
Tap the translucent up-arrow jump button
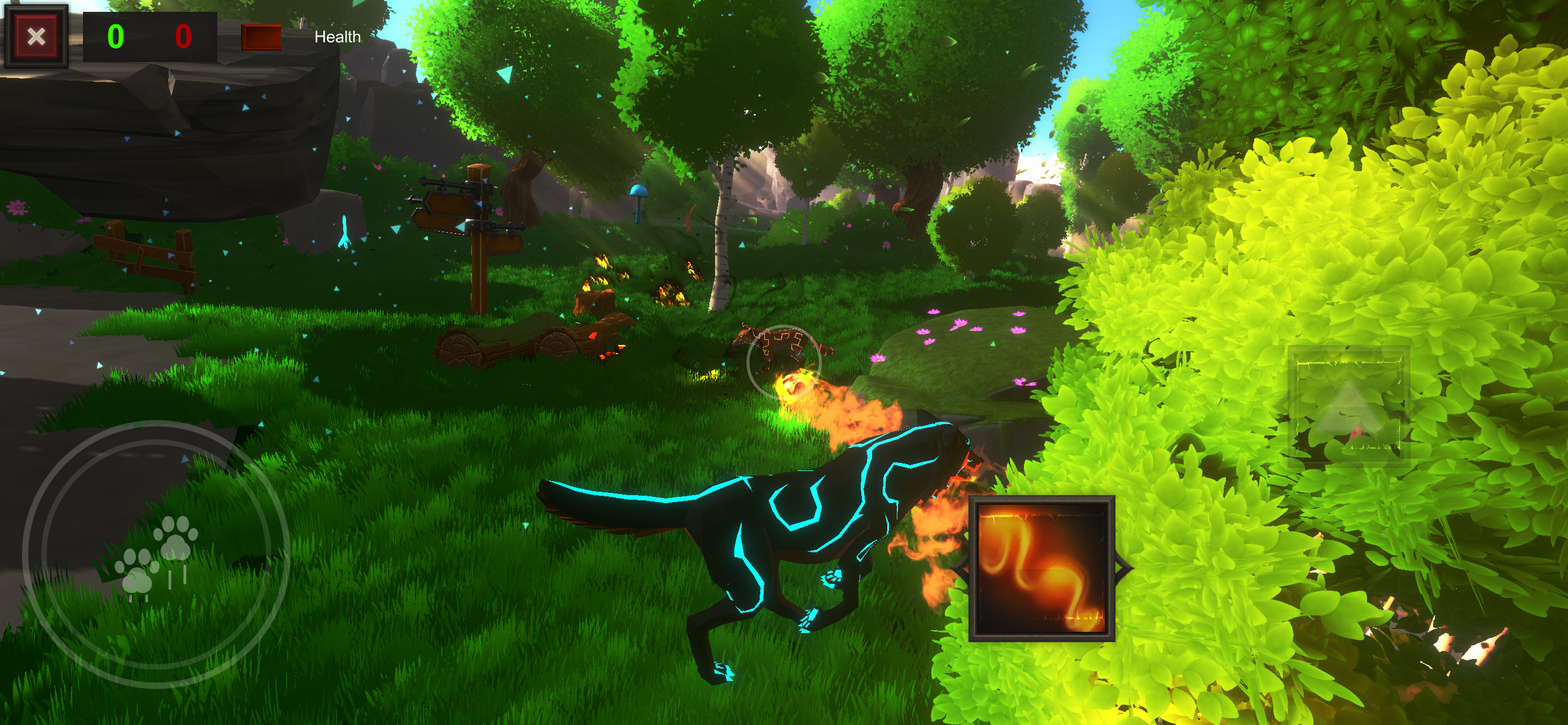pos(1349,407)
